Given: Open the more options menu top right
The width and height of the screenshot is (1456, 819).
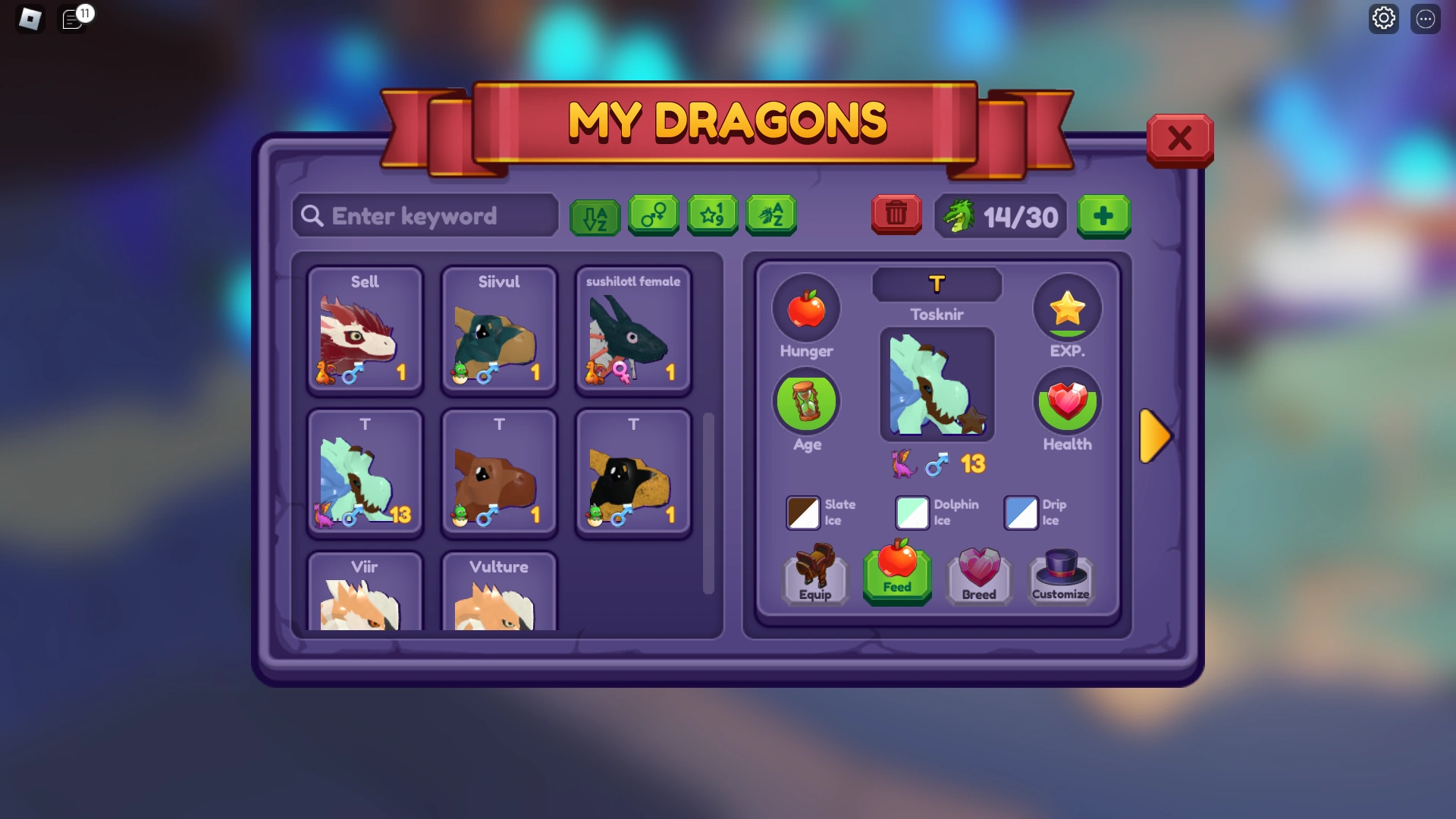Looking at the screenshot, I should 1426,18.
